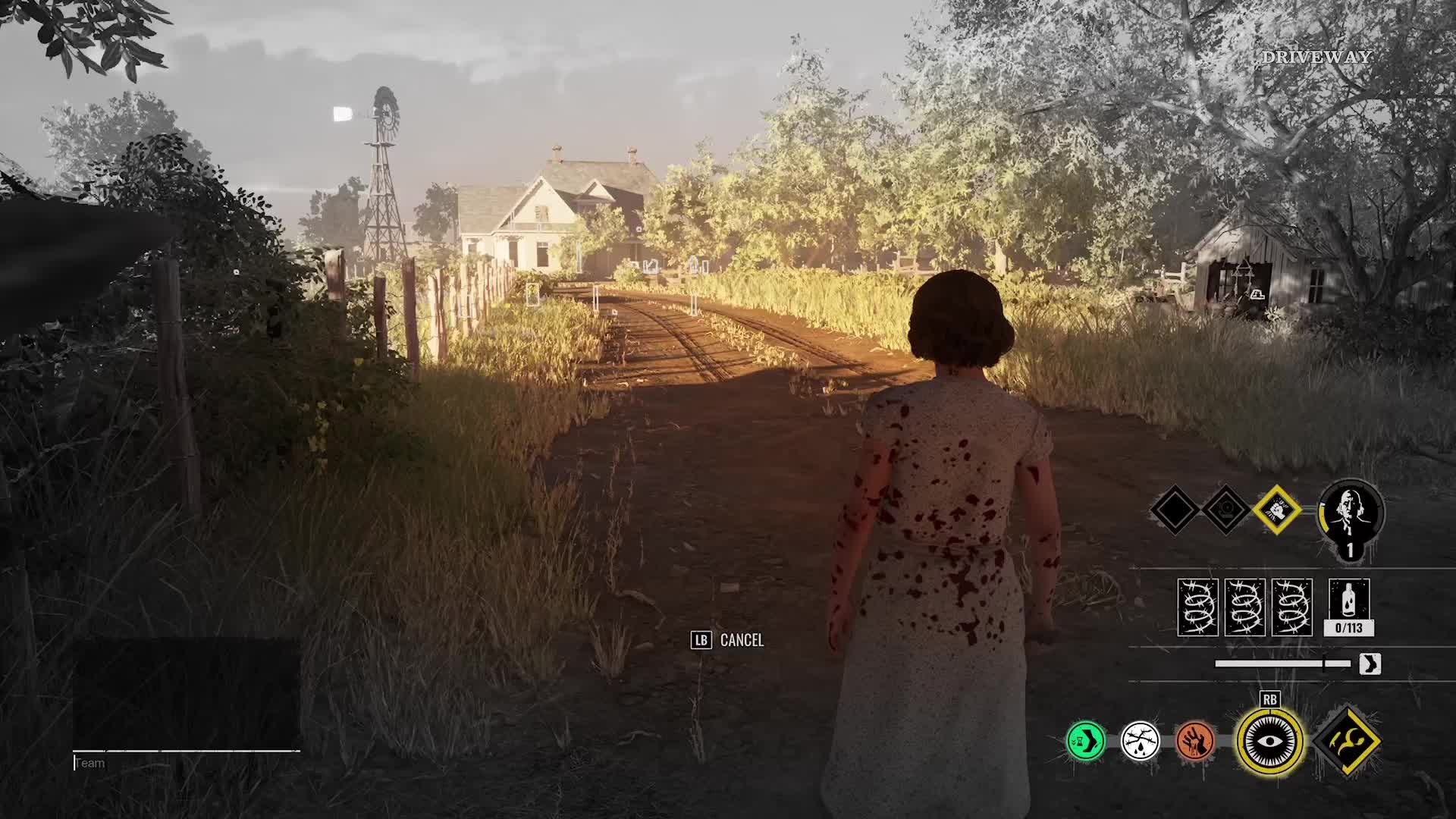Open the yellow wrench diamond icon
Viewport: 1456px width, 819px height.
tap(1348, 740)
